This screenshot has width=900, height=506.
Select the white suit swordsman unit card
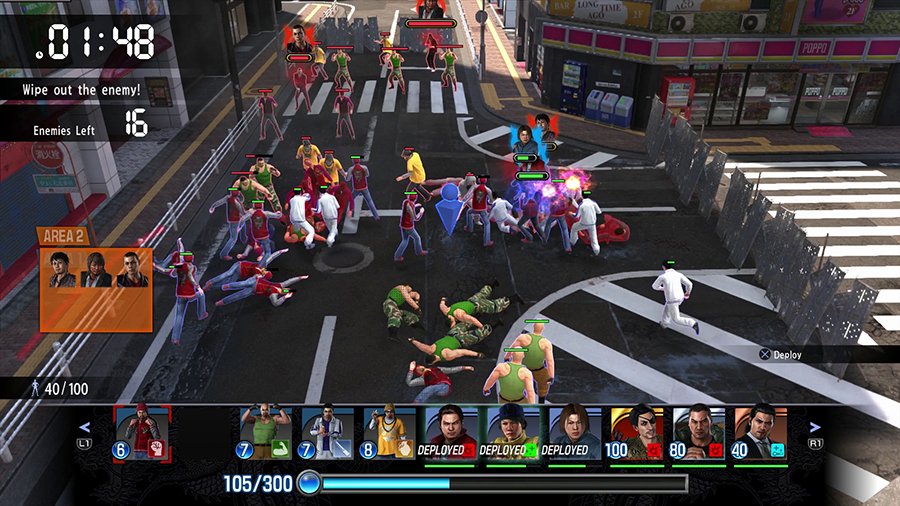[328, 432]
